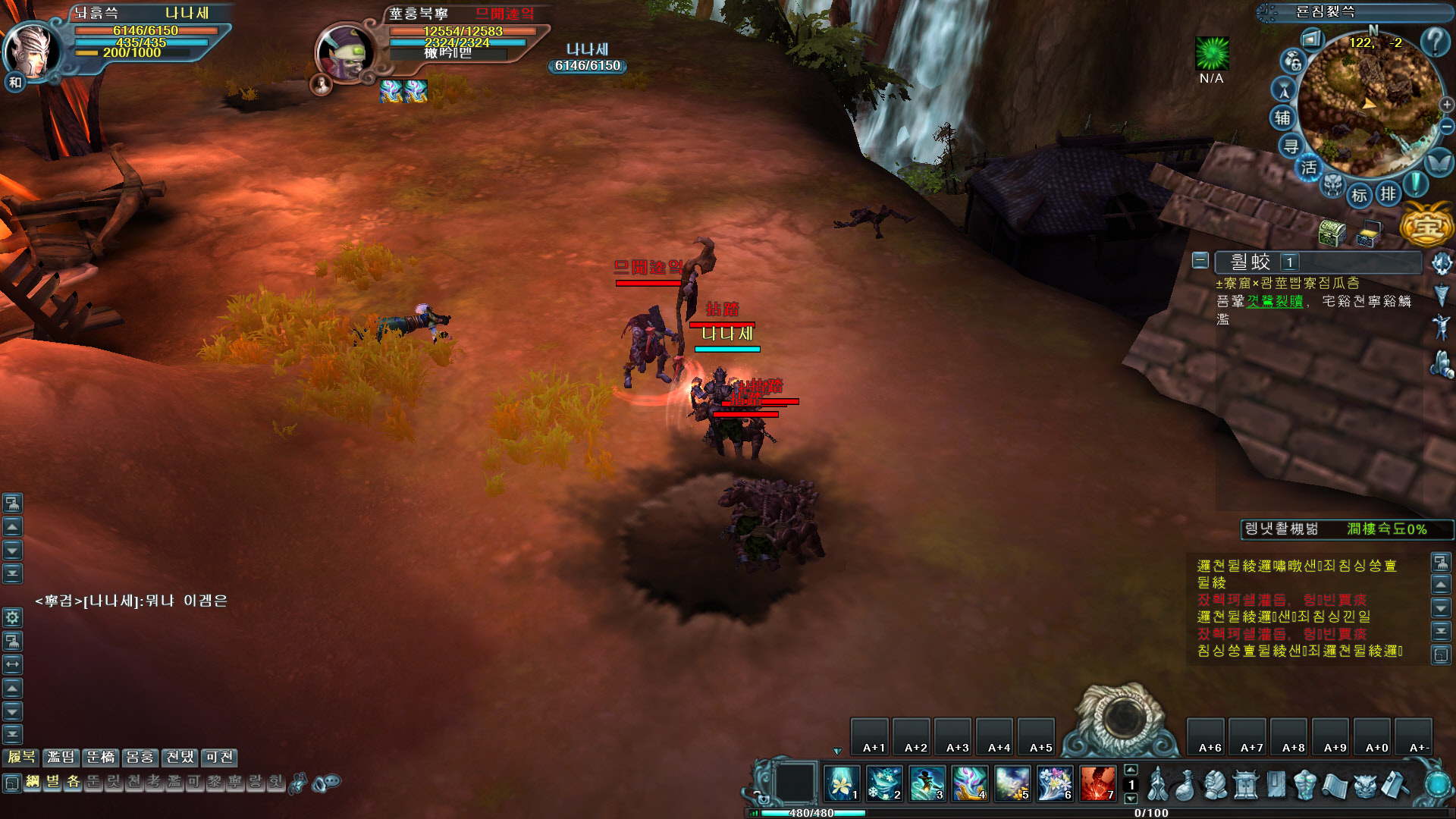Select the target's portrait at top
Viewport: 1456px width, 819px height.
click(x=345, y=53)
